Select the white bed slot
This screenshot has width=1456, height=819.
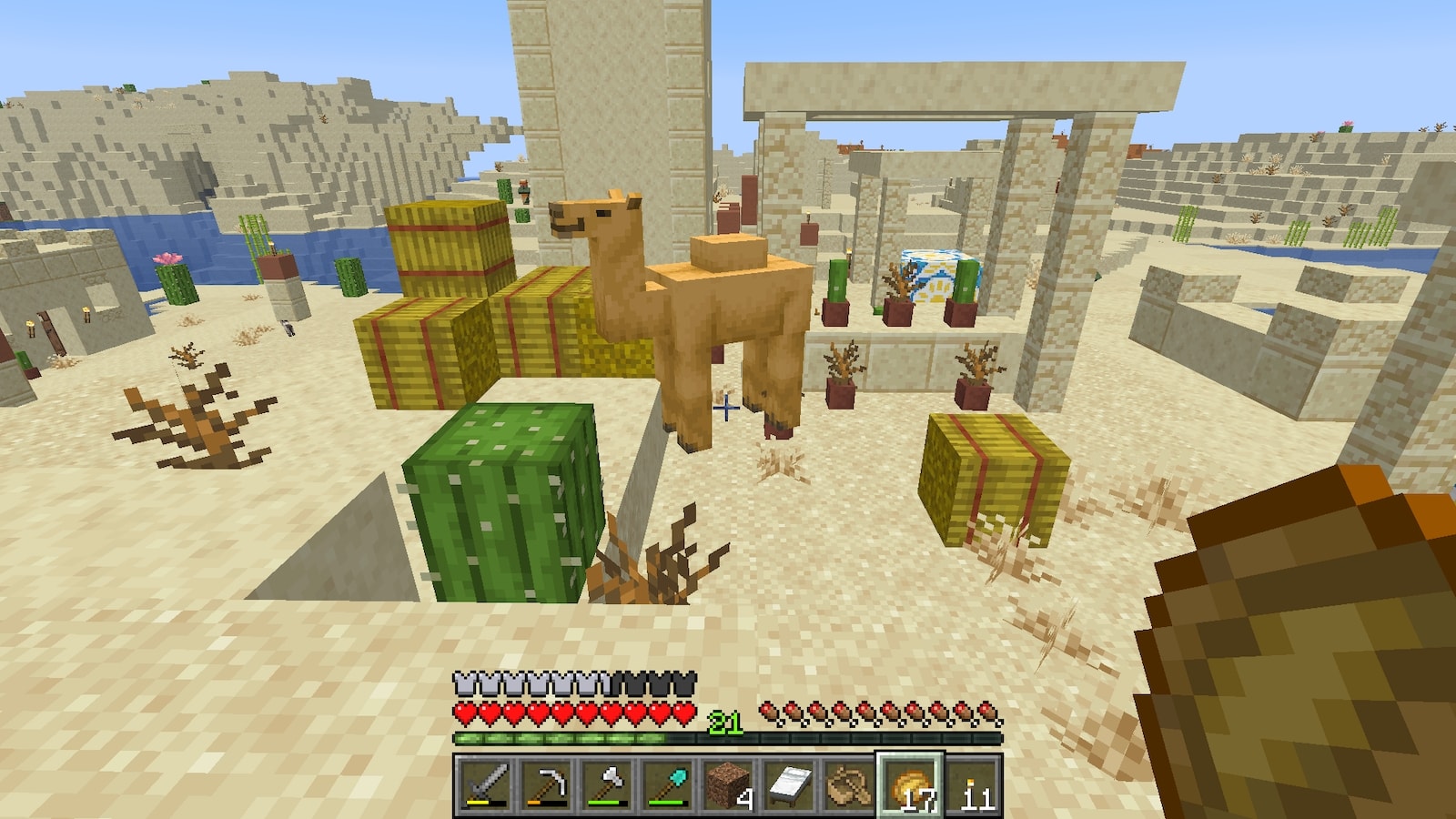788,784
